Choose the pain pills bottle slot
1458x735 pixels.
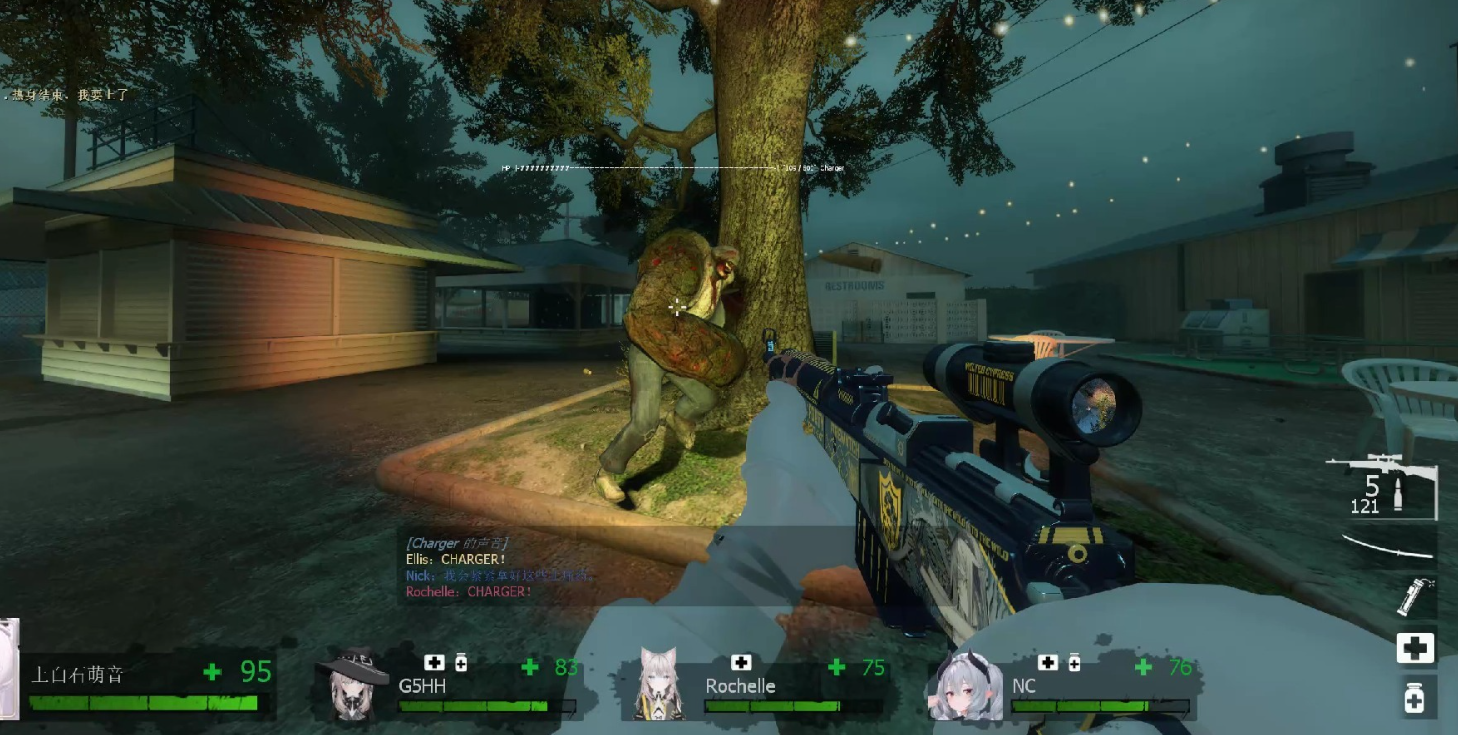[1415, 697]
